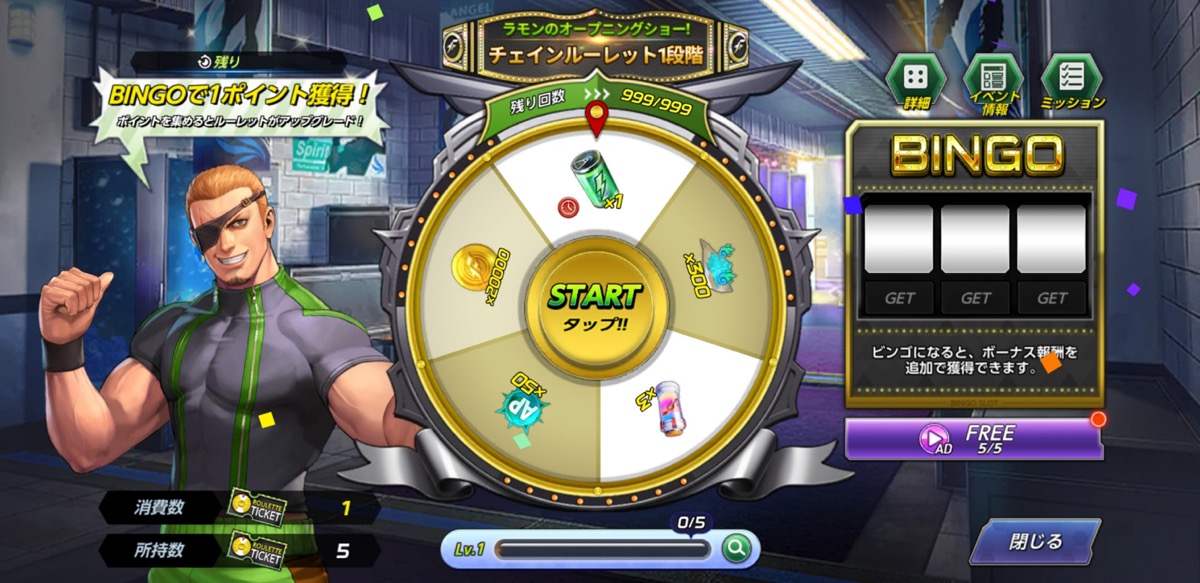Open the 詳細 details dice icon

[916, 79]
